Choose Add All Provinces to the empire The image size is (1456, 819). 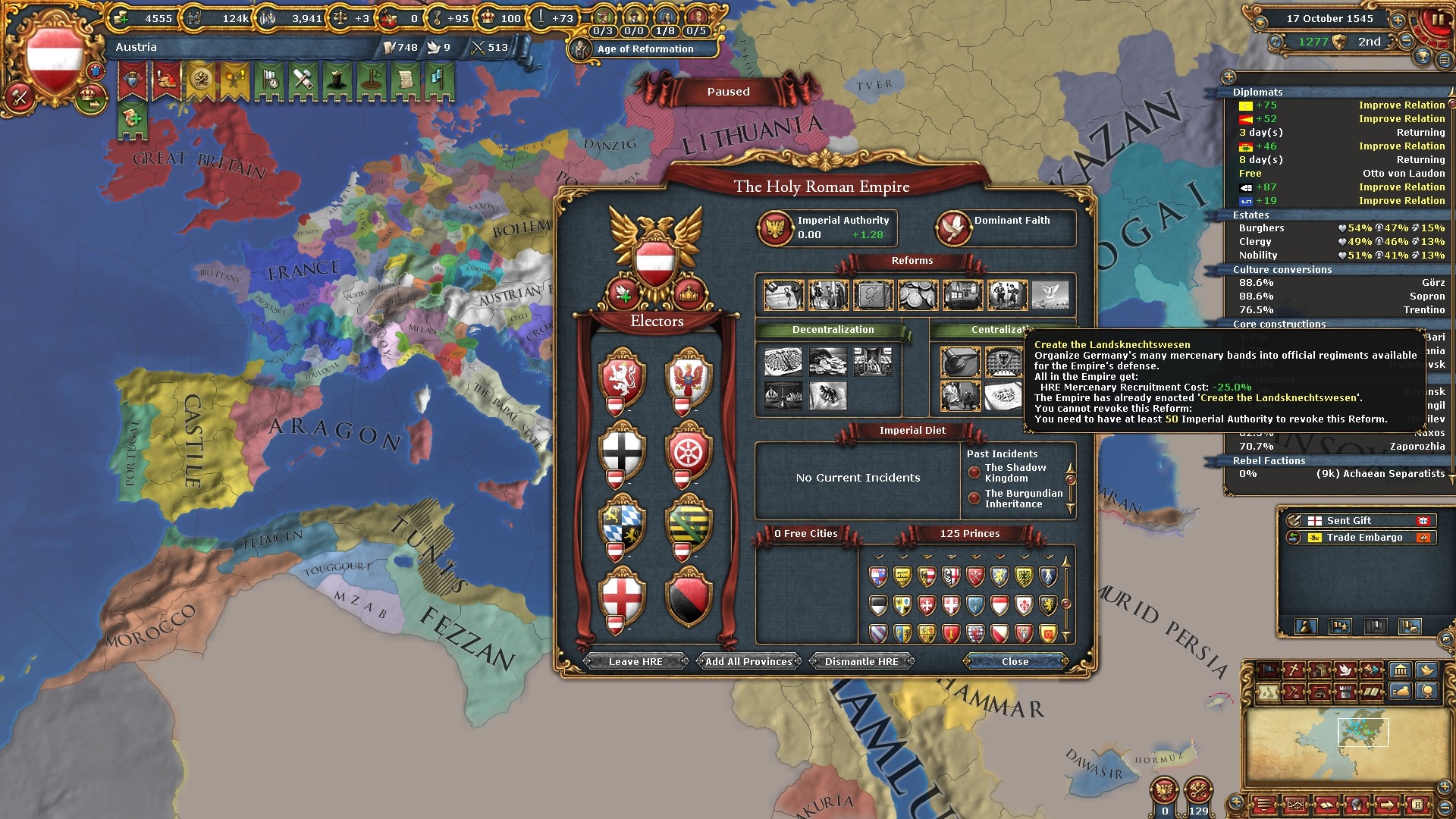tap(748, 661)
